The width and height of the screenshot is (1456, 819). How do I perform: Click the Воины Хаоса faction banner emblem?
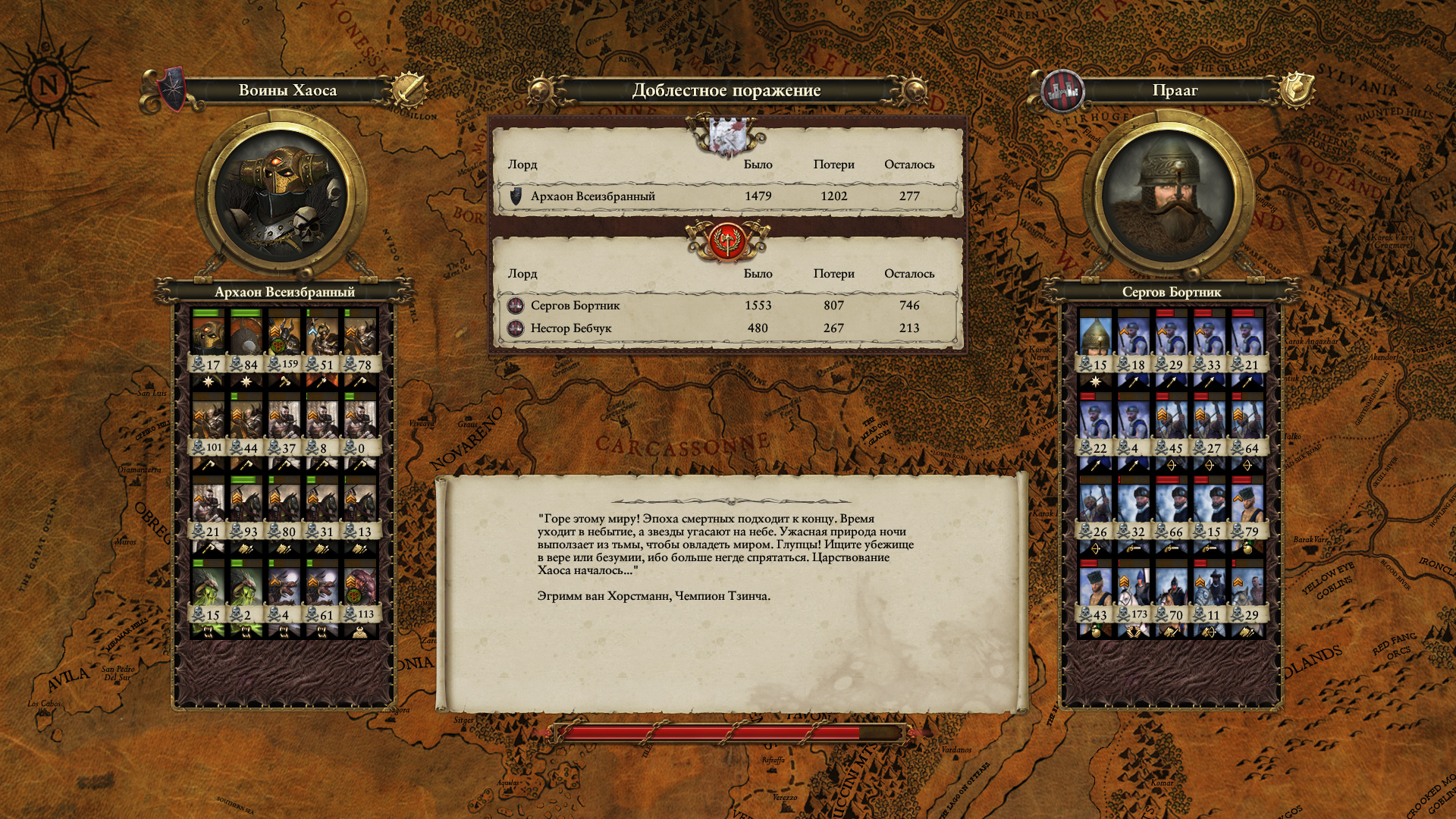(173, 89)
